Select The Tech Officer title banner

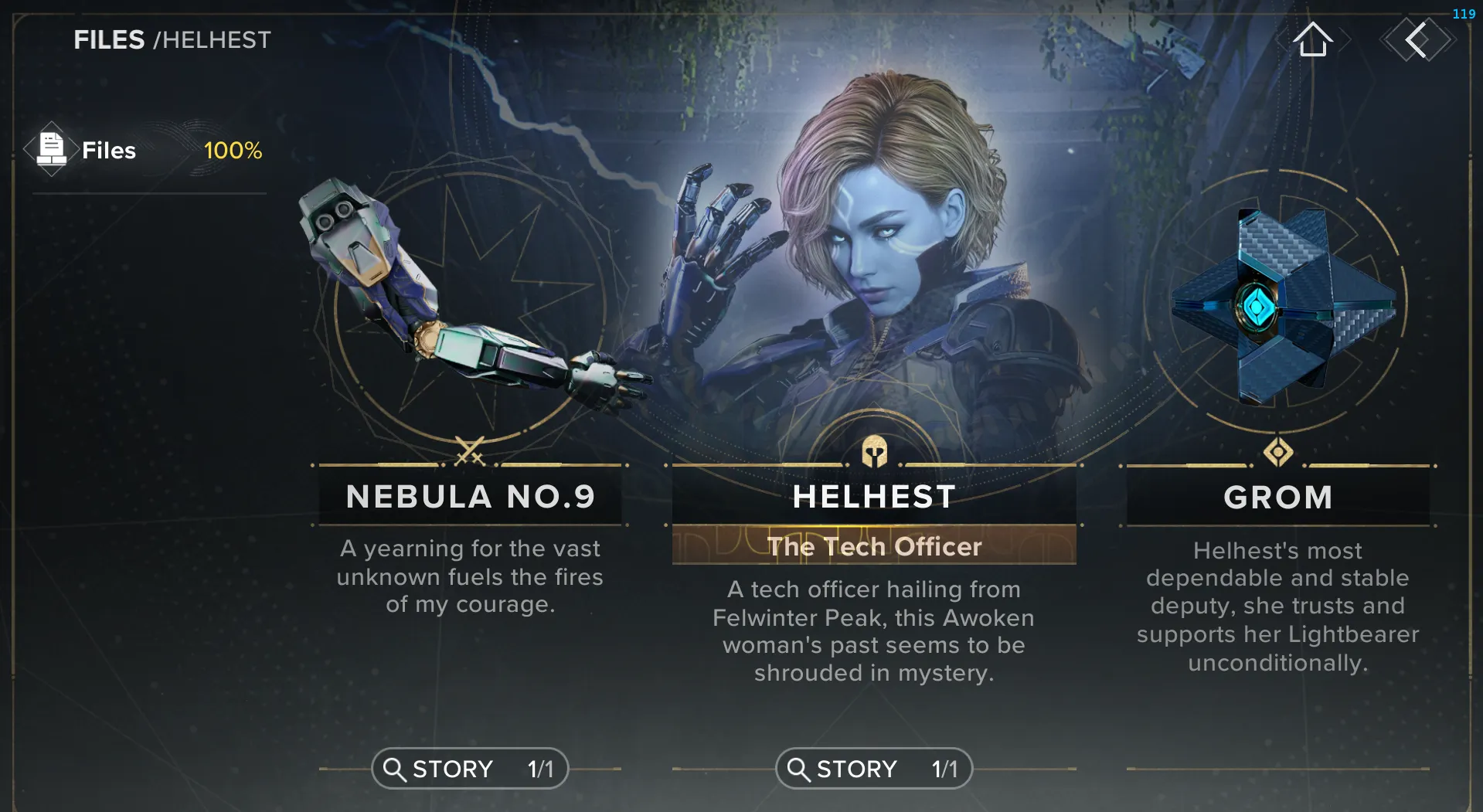[873, 546]
